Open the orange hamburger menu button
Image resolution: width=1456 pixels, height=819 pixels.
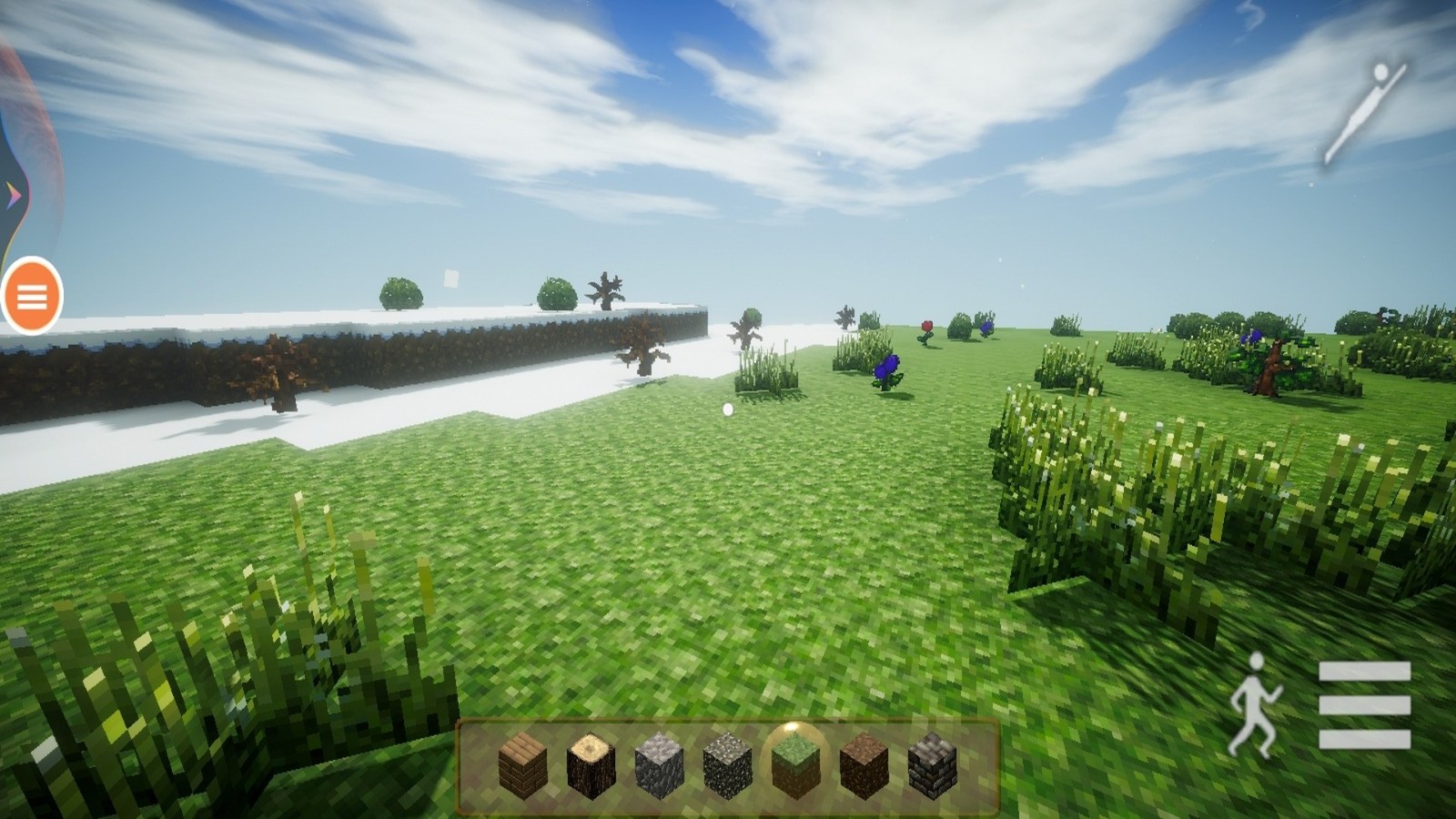tap(32, 296)
